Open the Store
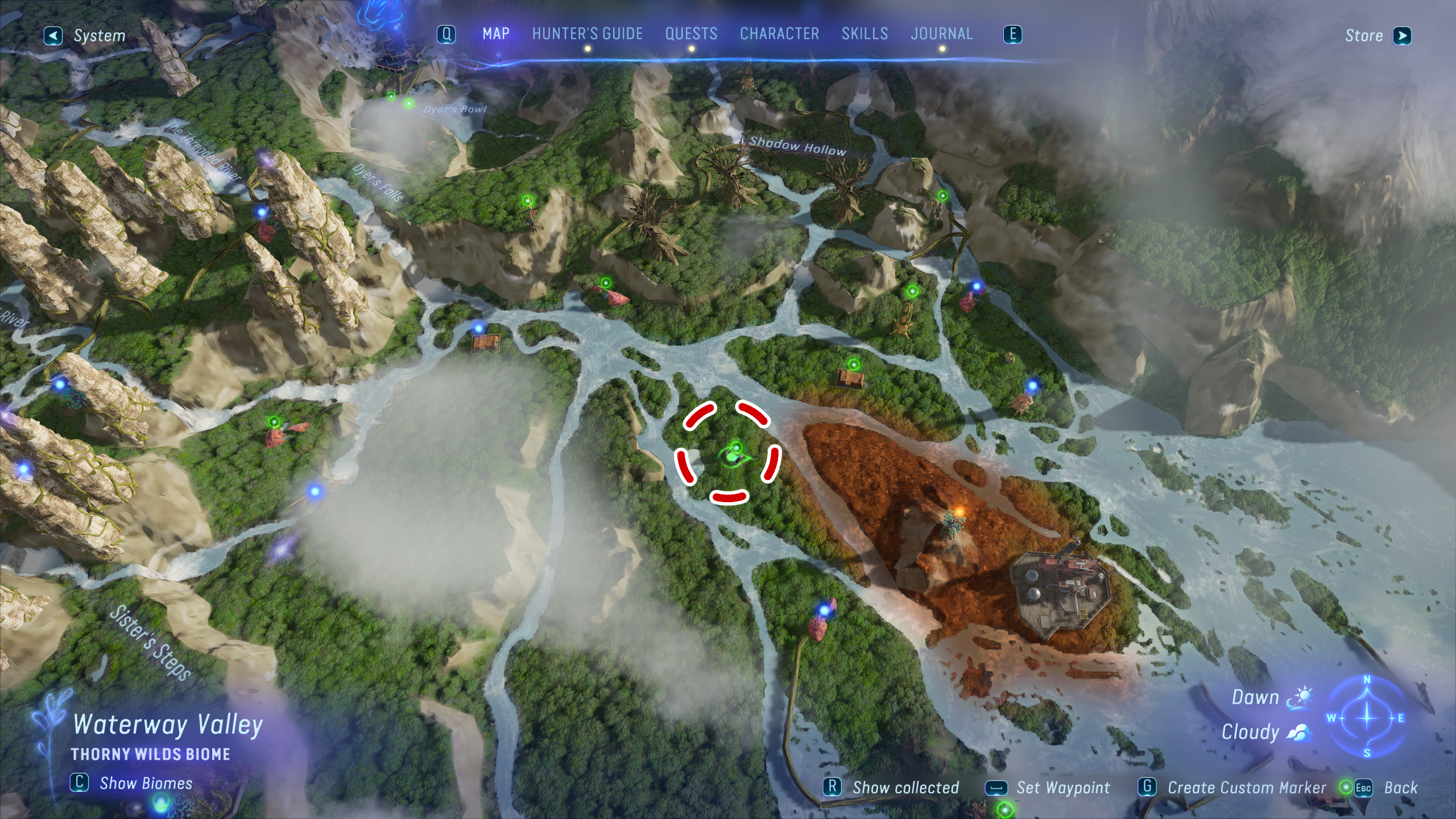This screenshot has height=819, width=1456. [x=1377, y=36]
